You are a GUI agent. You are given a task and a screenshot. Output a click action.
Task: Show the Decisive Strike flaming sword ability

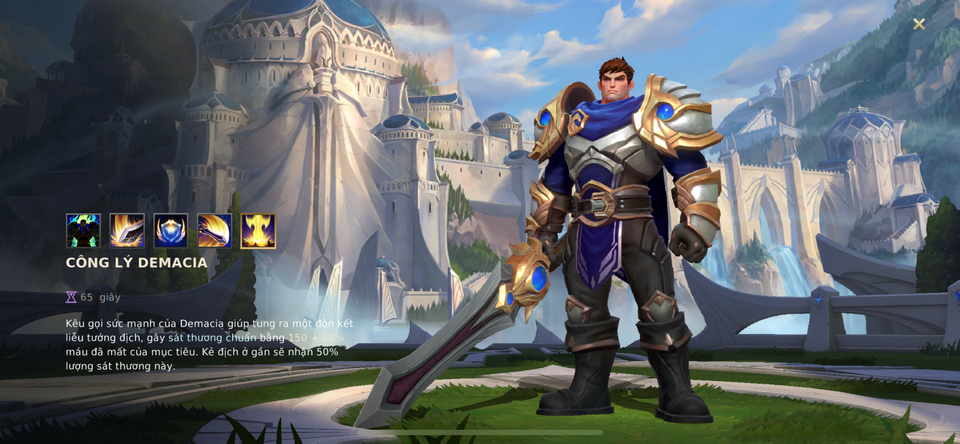[x=127, y=231]
